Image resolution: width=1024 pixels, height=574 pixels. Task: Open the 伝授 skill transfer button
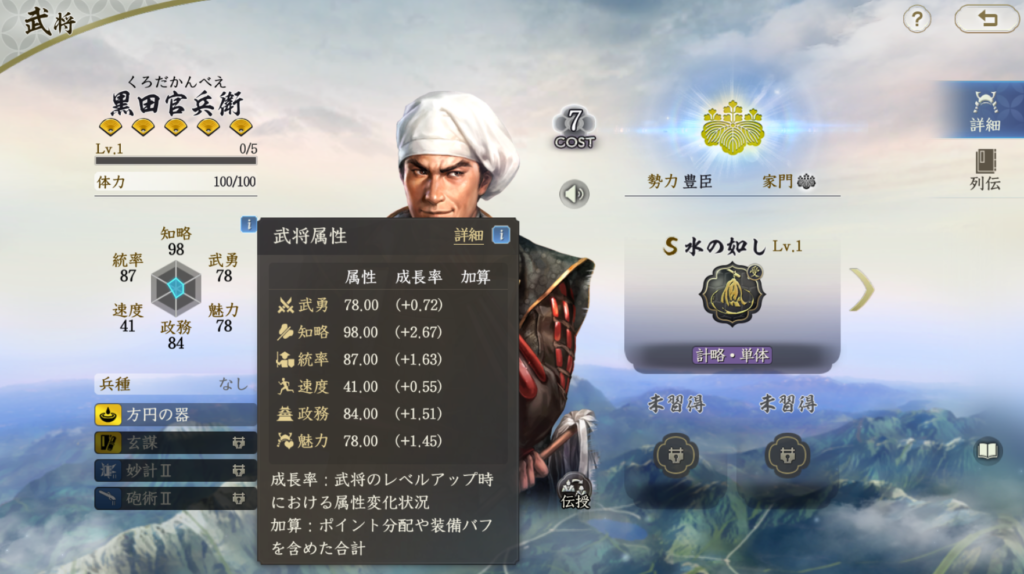(x=575, y=490)
